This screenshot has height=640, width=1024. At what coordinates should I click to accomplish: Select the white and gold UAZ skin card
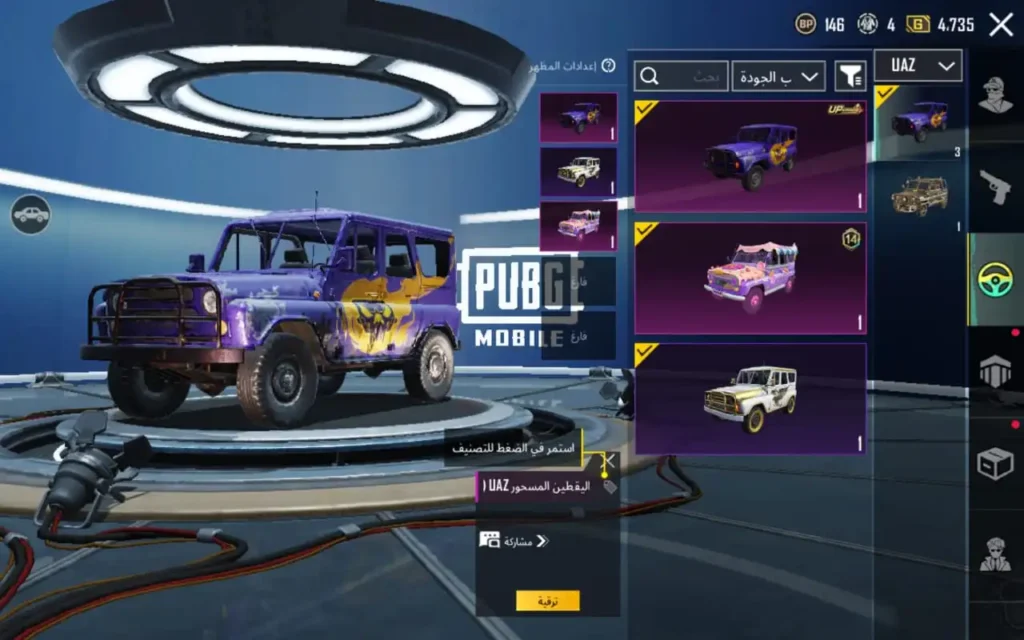[x=750, y=398]
